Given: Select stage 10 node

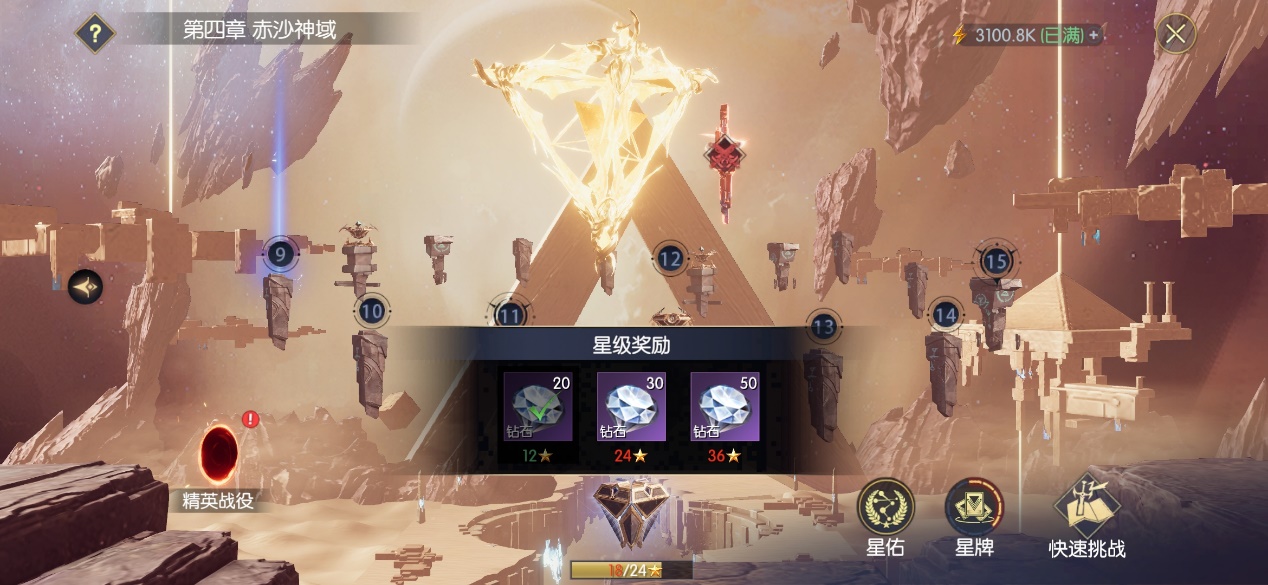Looking at the screenshot, I should pyautogui.click(x=372, y=311).
